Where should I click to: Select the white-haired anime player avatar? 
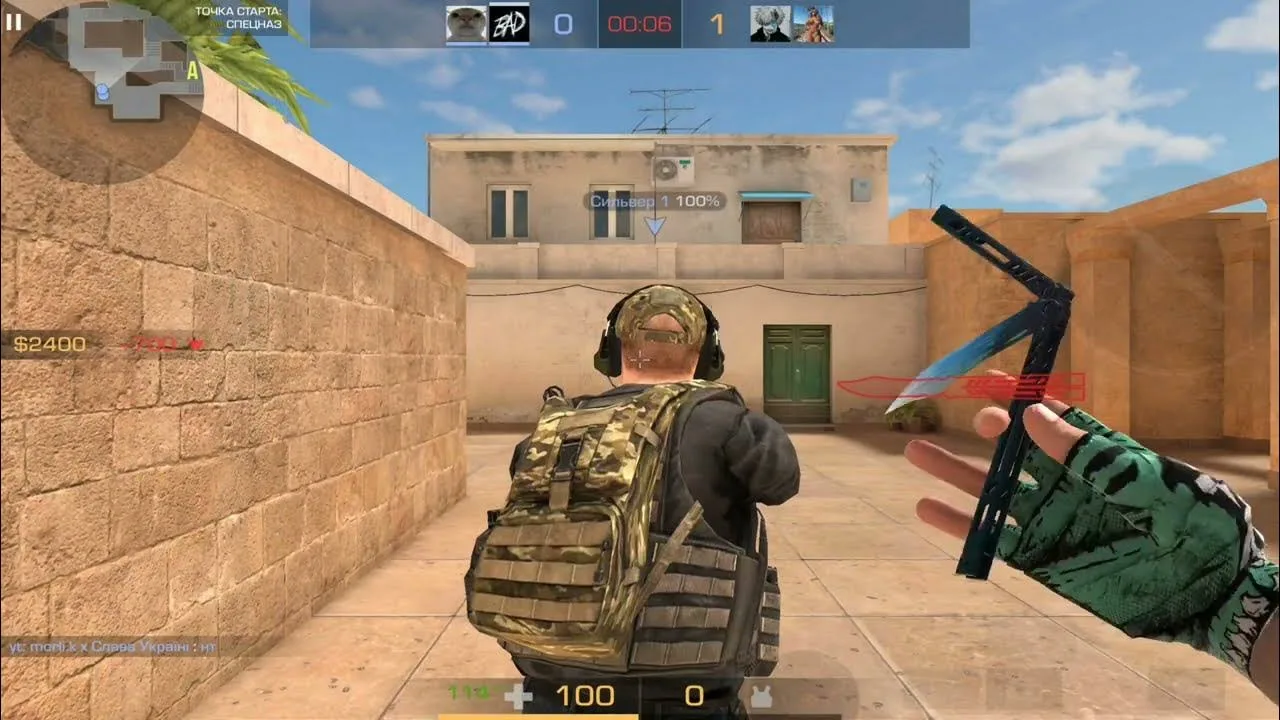pos(770,24)
